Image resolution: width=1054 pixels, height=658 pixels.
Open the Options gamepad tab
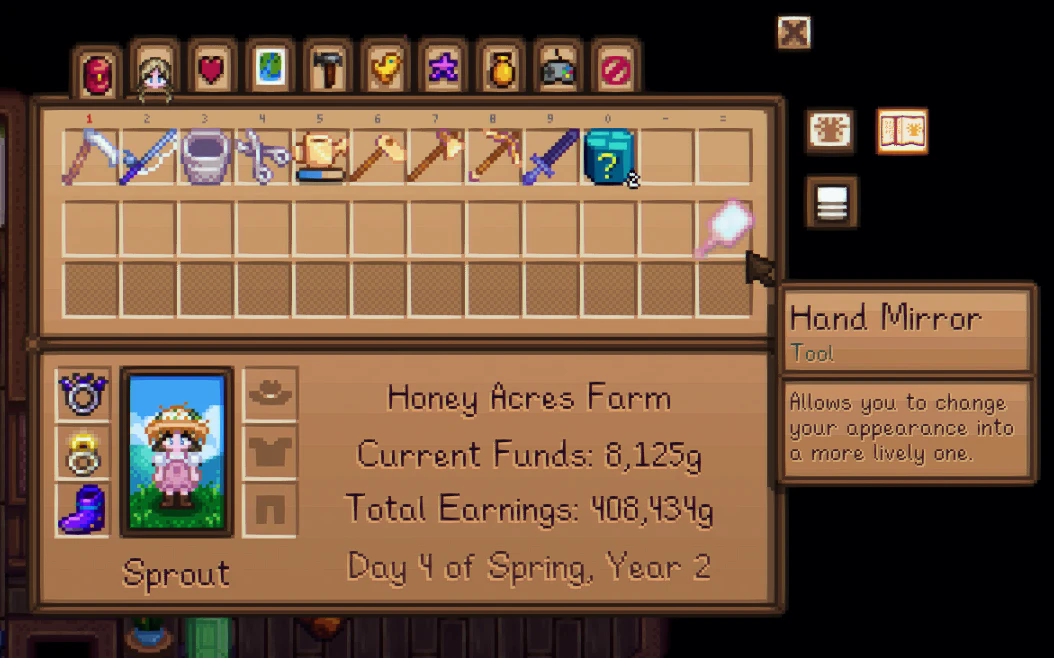tap(557, 70)
